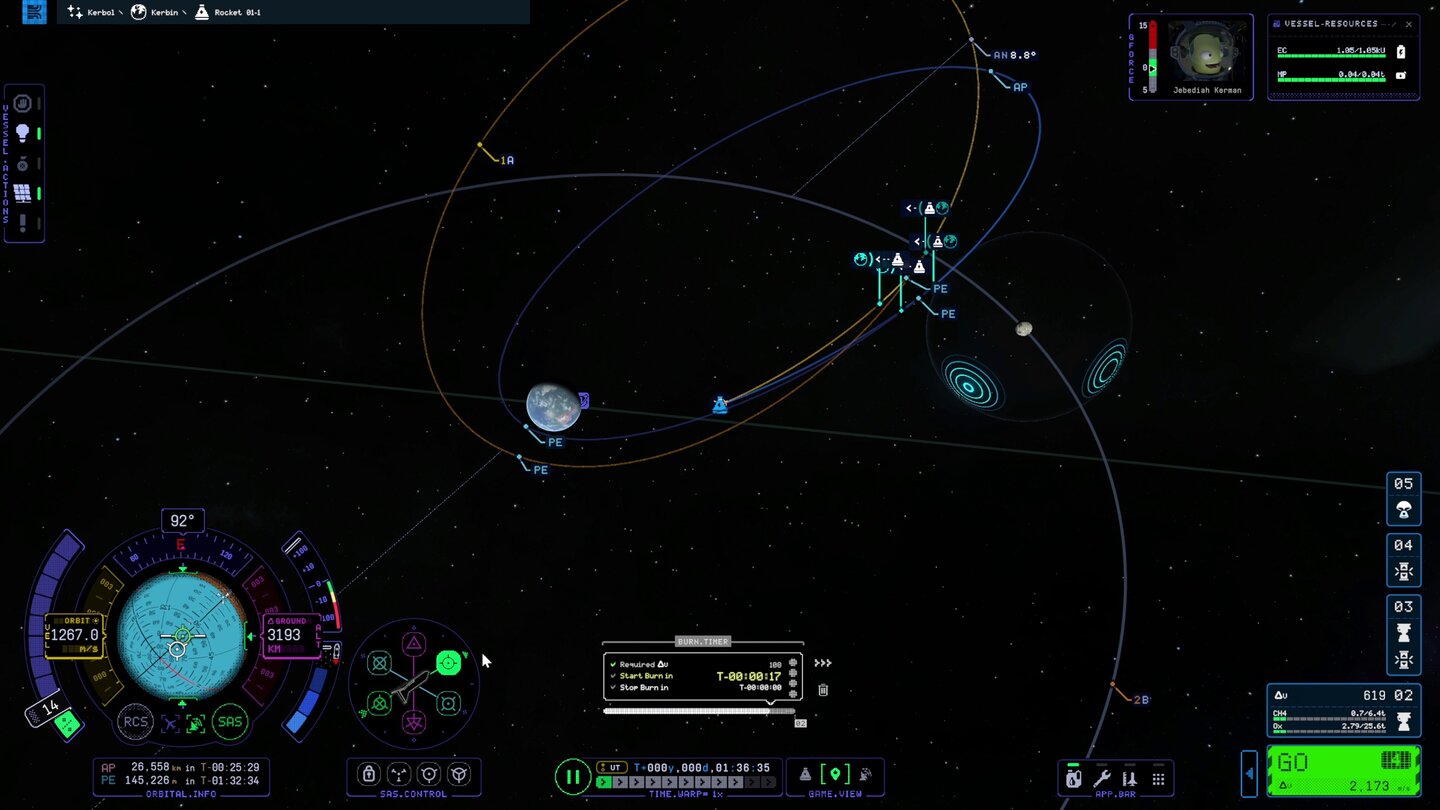Select the vessel view icon in Game View

(x=806, y=774)
